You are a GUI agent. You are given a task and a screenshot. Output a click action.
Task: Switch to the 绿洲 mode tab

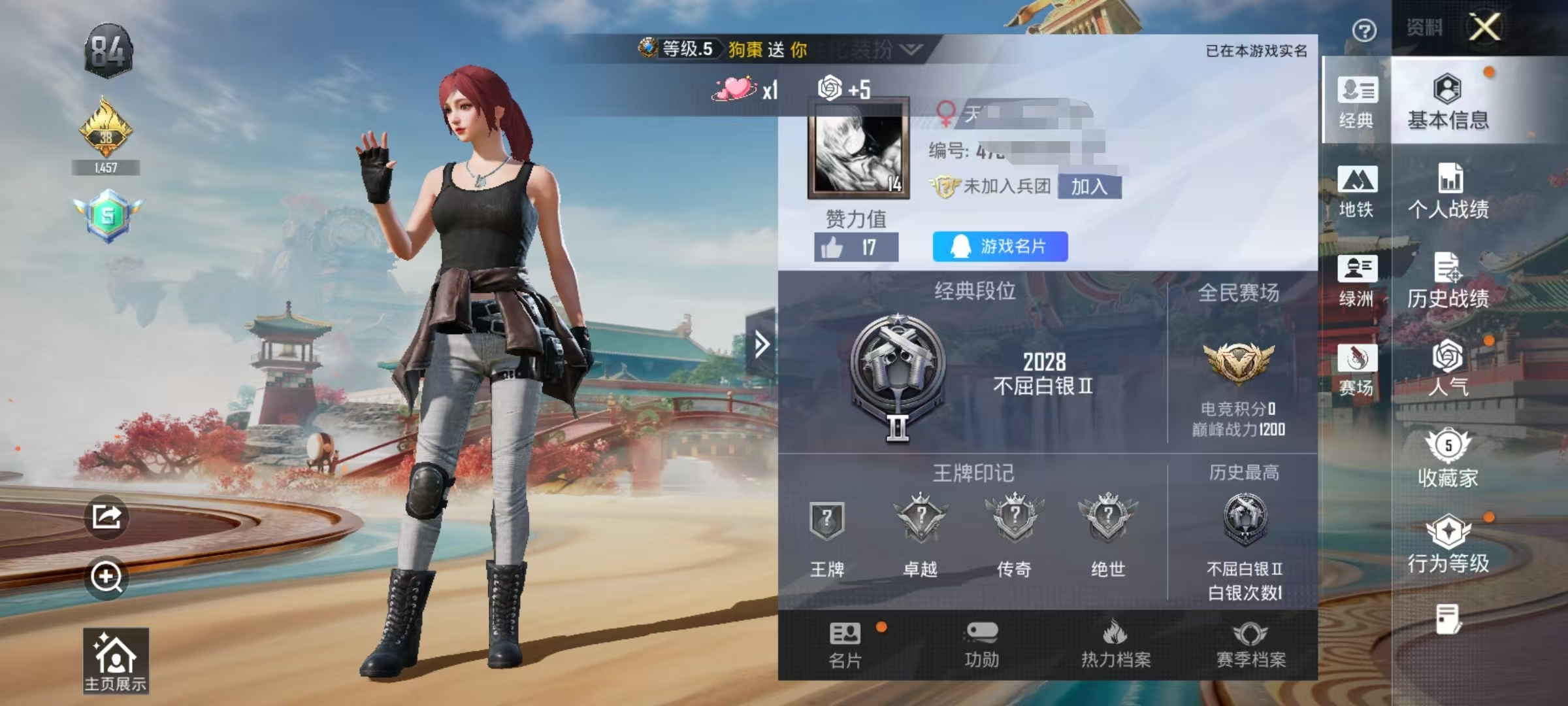click(x=1356, y=281)
